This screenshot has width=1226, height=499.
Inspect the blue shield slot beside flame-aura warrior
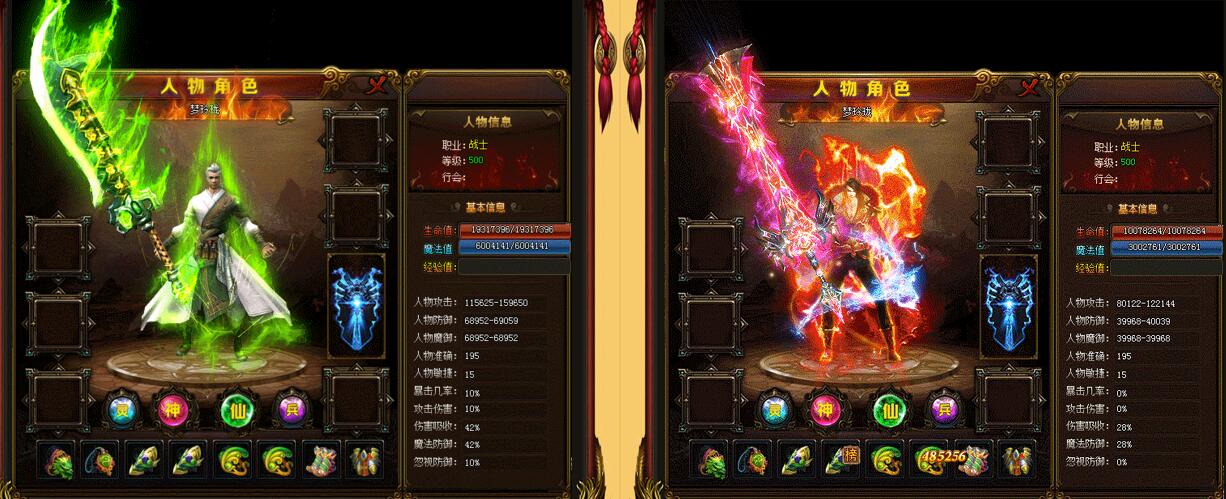tap(1008, 305)
